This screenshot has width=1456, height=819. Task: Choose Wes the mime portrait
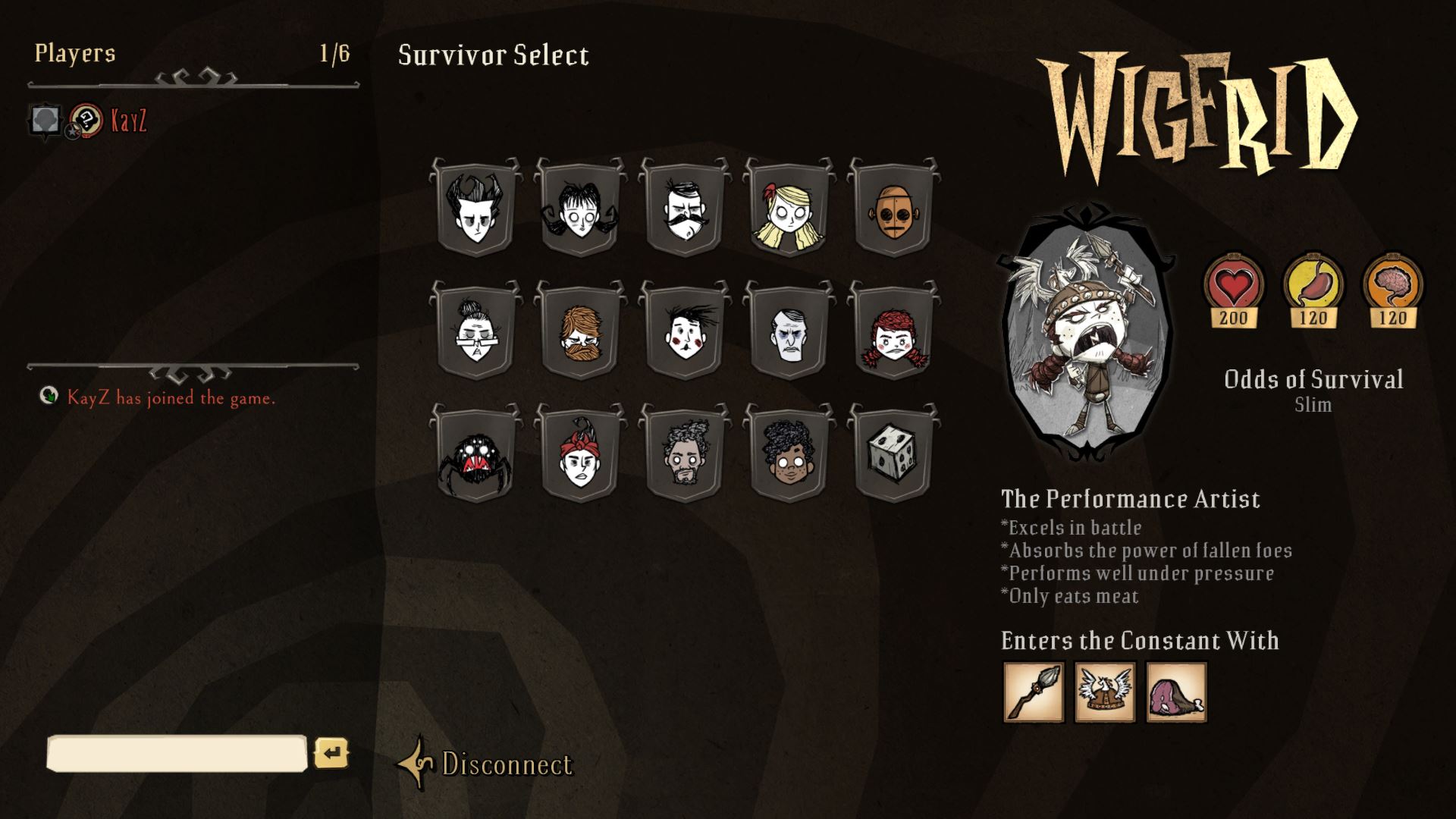coord(684,331)
